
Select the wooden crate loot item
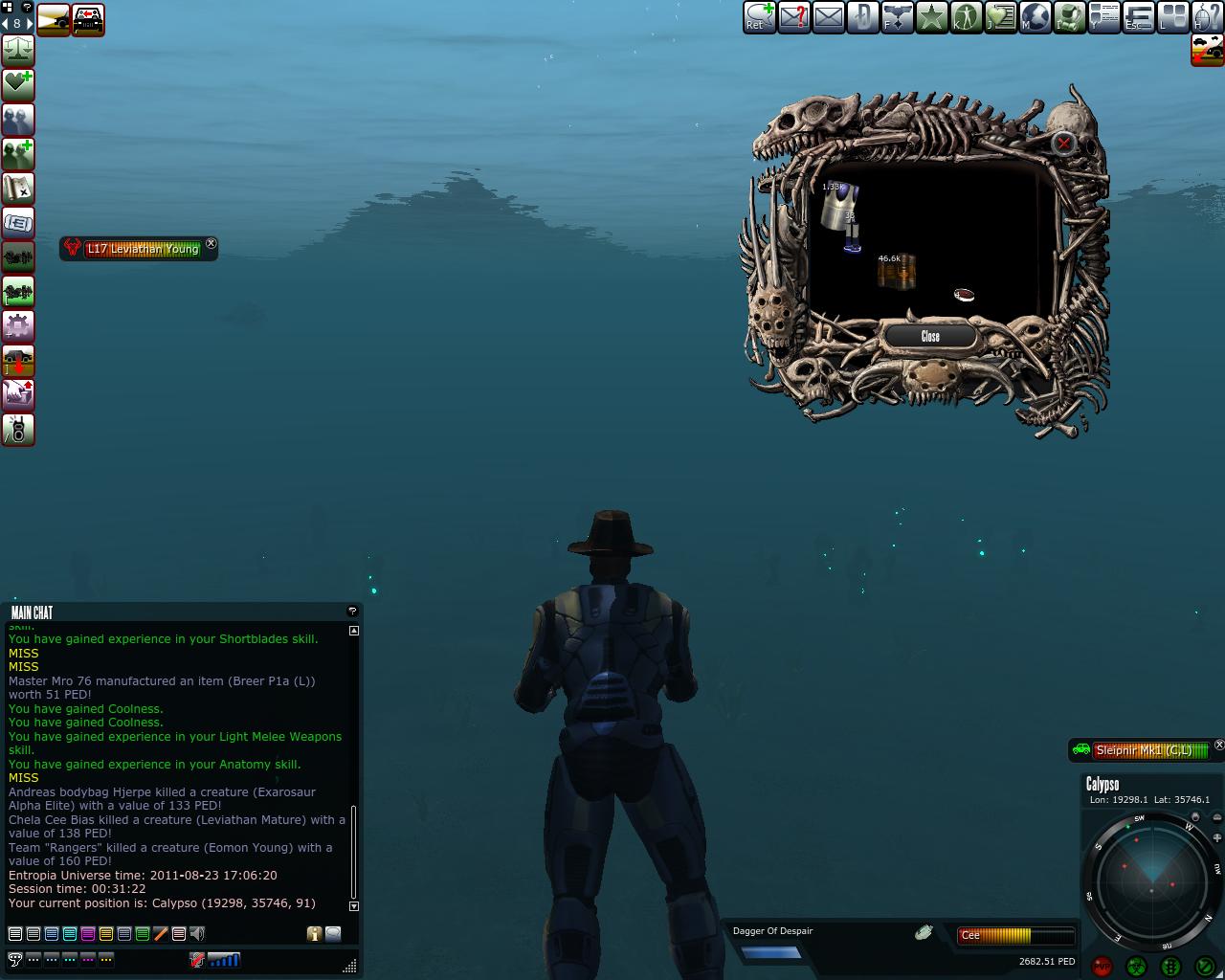(898, 272)
